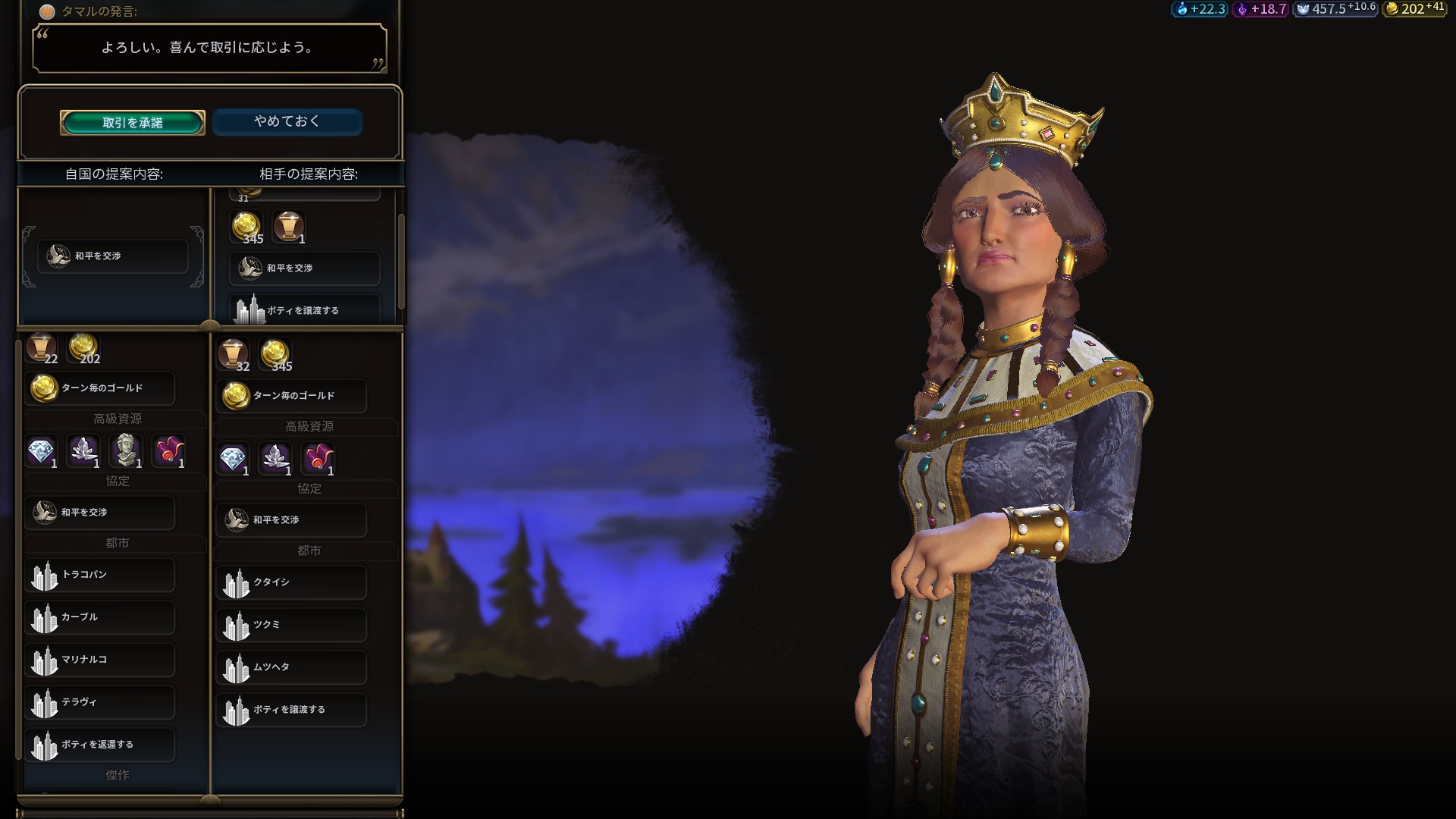The width and height of the screenshot is (1456, 819).
Task: Request opponent's 345 gold in inventory
Action: (275, 355)
